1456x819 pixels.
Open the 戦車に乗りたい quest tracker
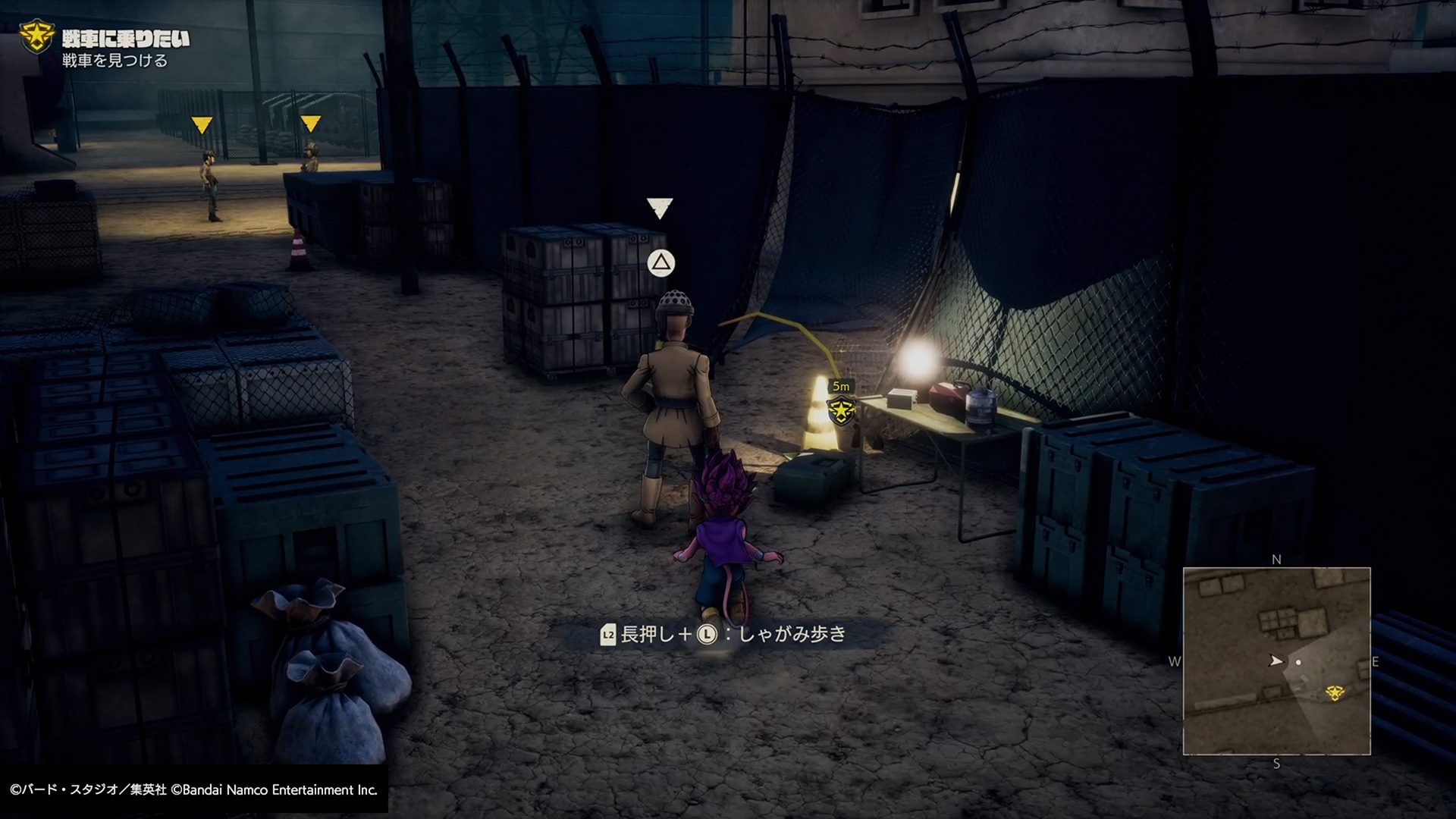(x=125, y=39)
